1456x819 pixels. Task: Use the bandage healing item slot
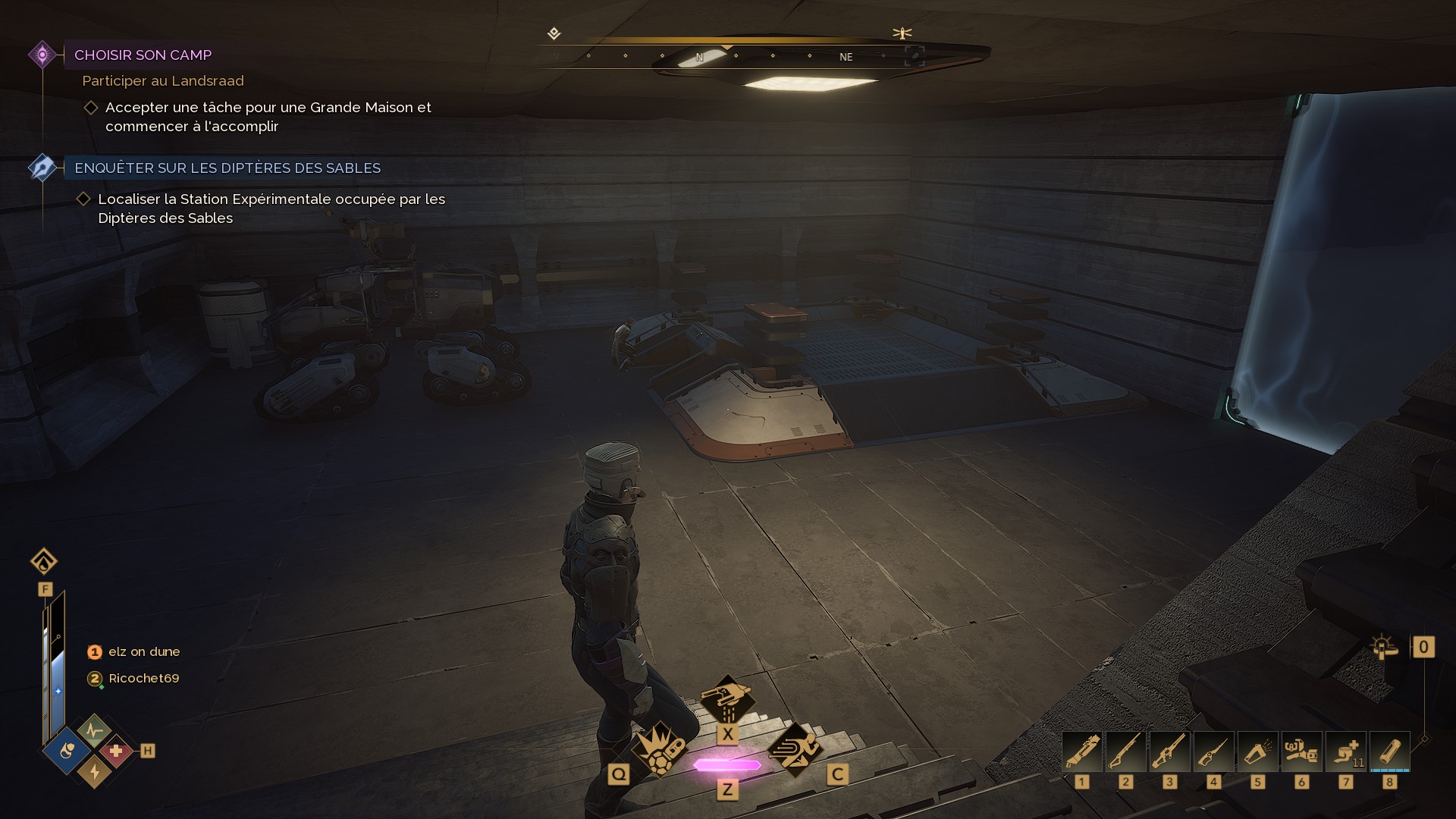tap(1345, 752)
